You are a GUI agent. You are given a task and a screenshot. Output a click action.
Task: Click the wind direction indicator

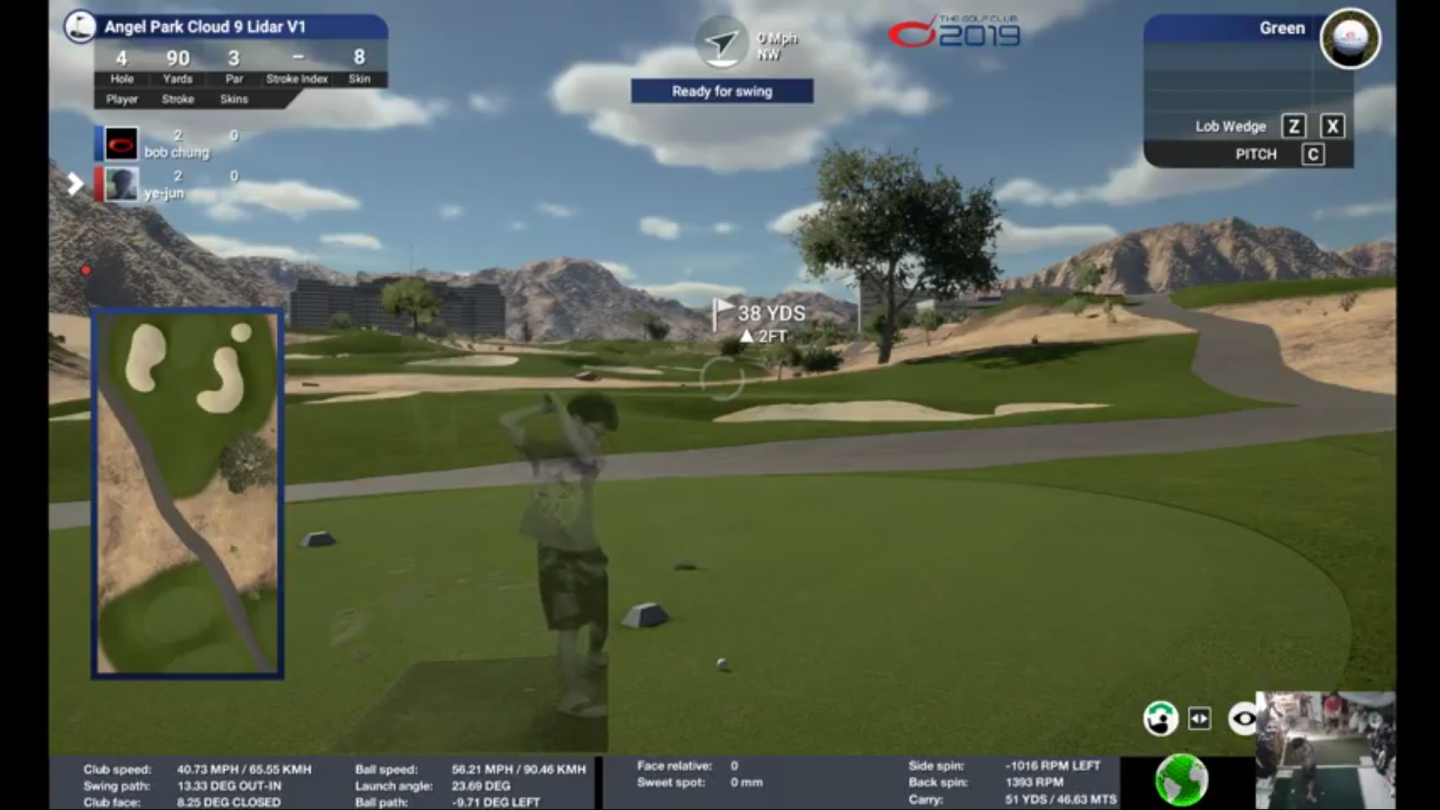click(x=721, y=42)
